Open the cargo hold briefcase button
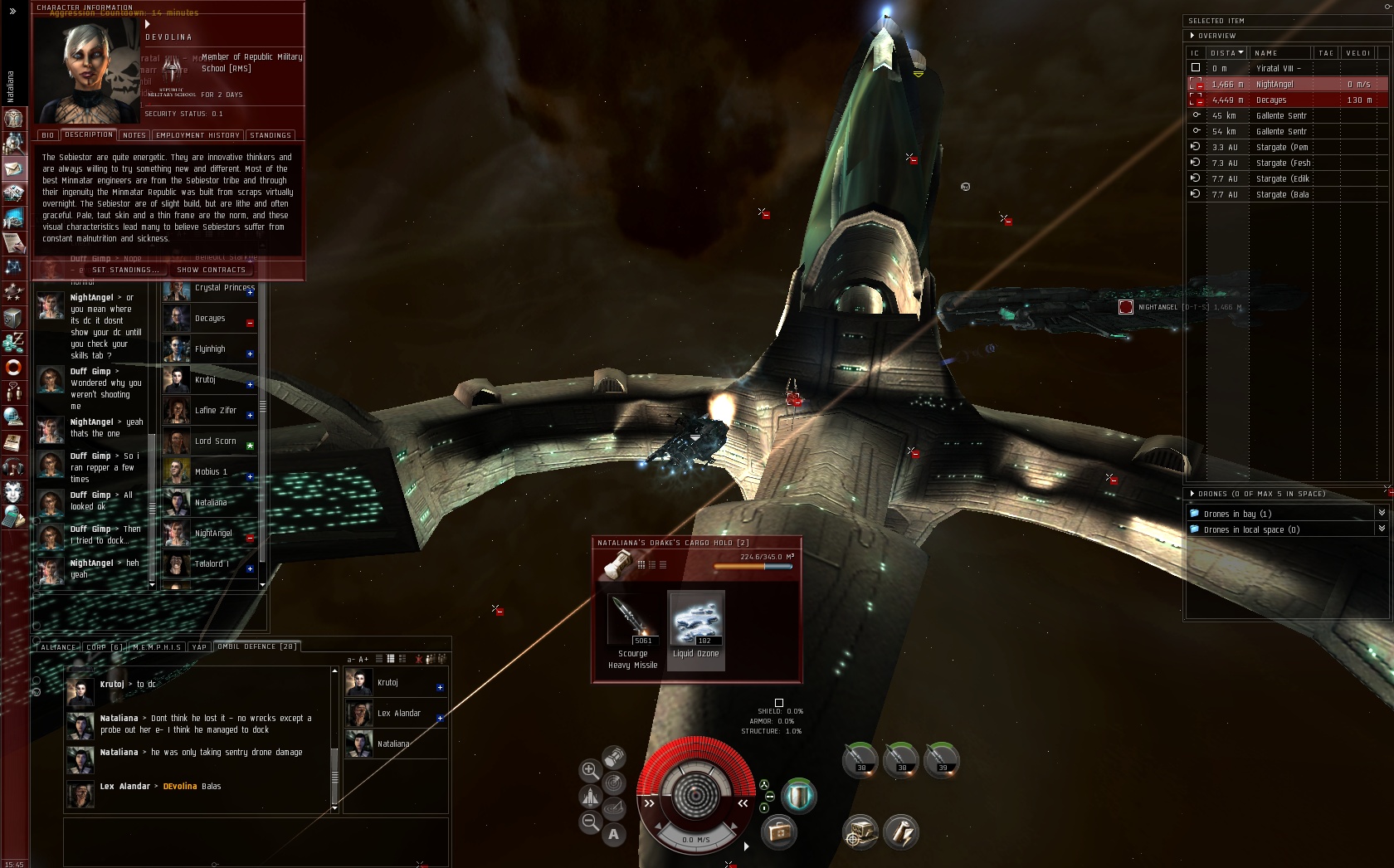 pyautogui.click(x=779, y=831)
